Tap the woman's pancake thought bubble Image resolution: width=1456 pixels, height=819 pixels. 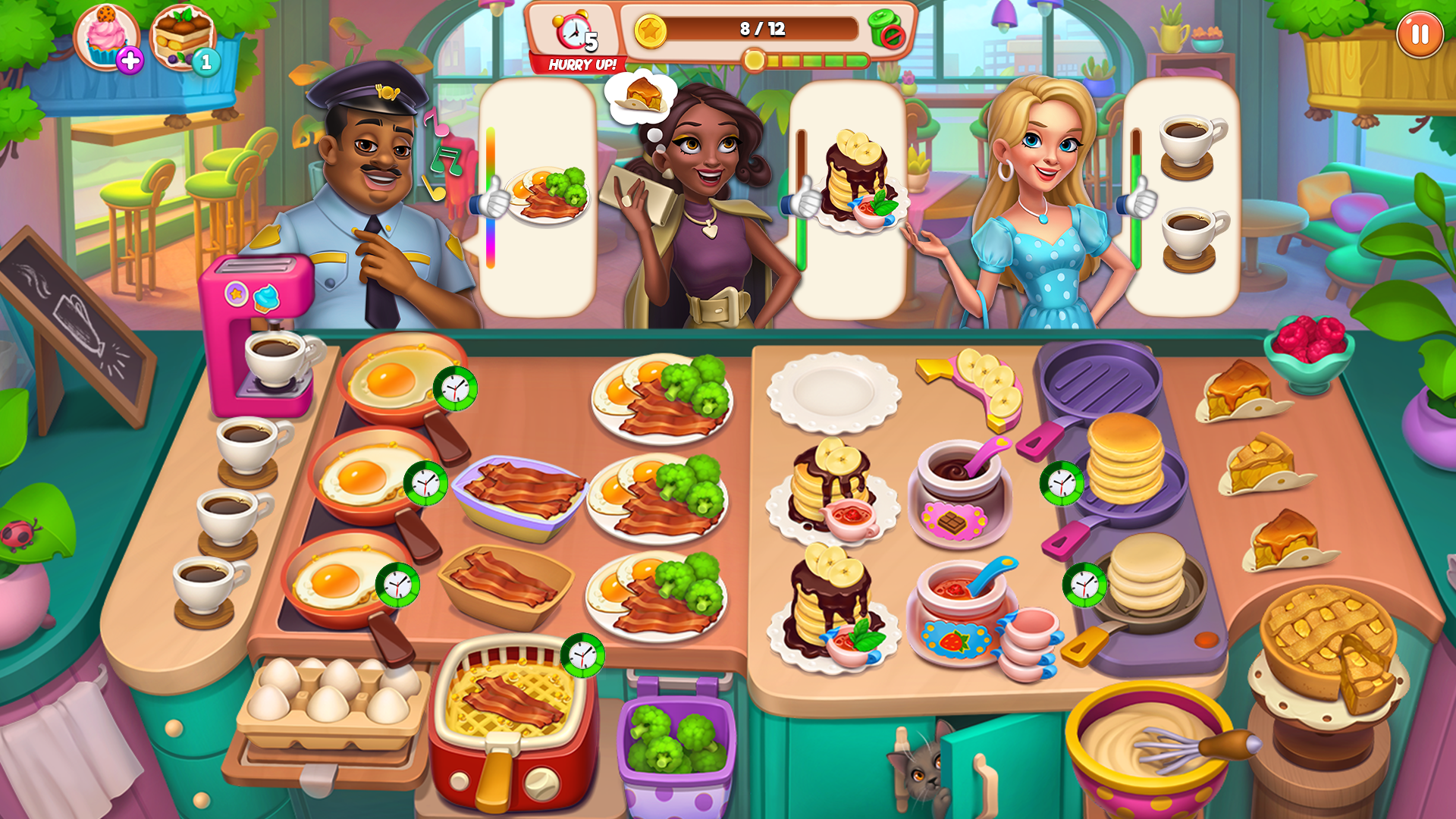point(642,97)
